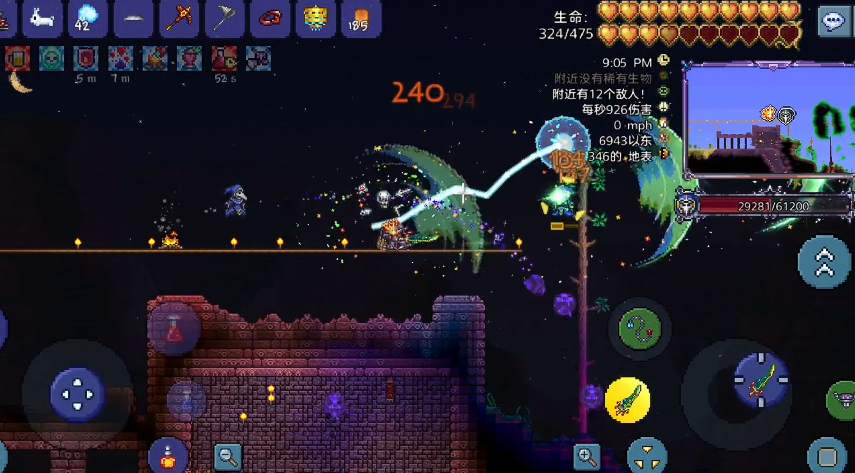
Task: Use the grappling hook button
Action: tap(639, 327)
